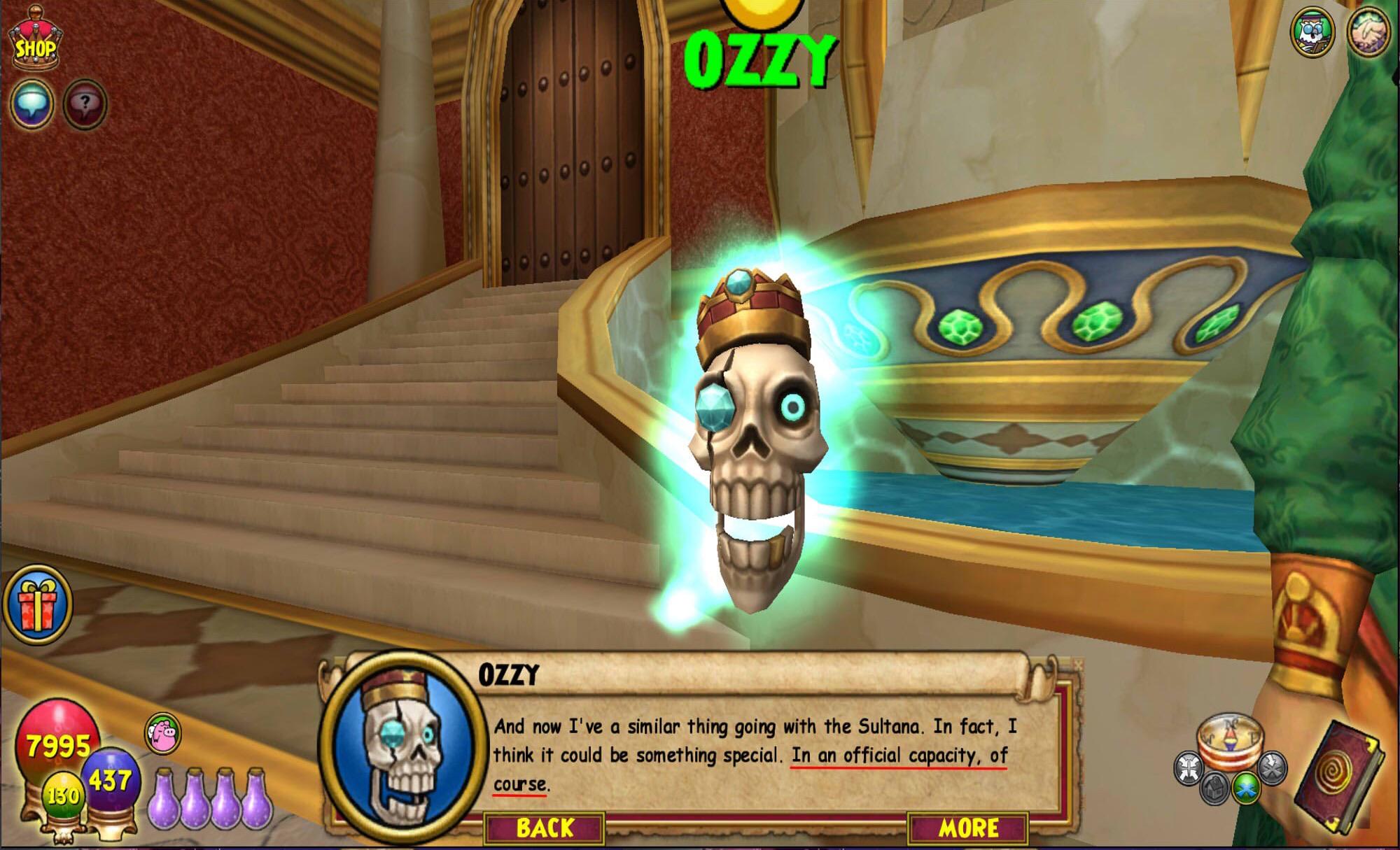
Task: Open the gift box rewards icon
Action: pyautogui.click(x=38, y=604)
